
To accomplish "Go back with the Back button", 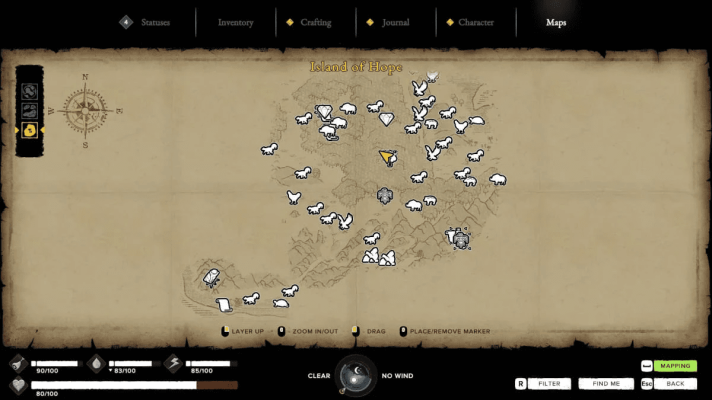I will (675, 383).
